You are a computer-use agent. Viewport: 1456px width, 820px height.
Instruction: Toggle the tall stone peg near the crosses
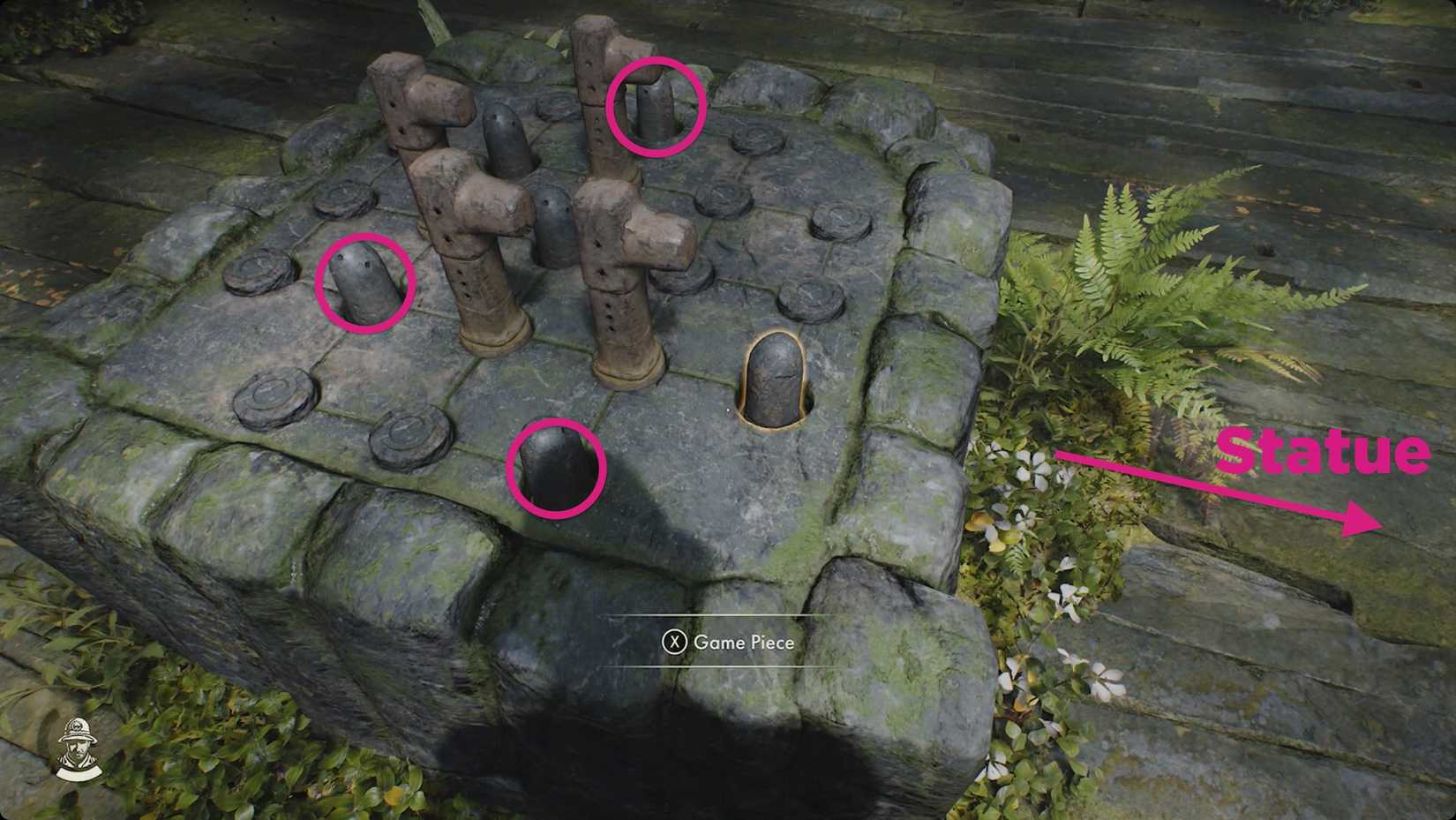pyautogui.click(x=506, y=141)
